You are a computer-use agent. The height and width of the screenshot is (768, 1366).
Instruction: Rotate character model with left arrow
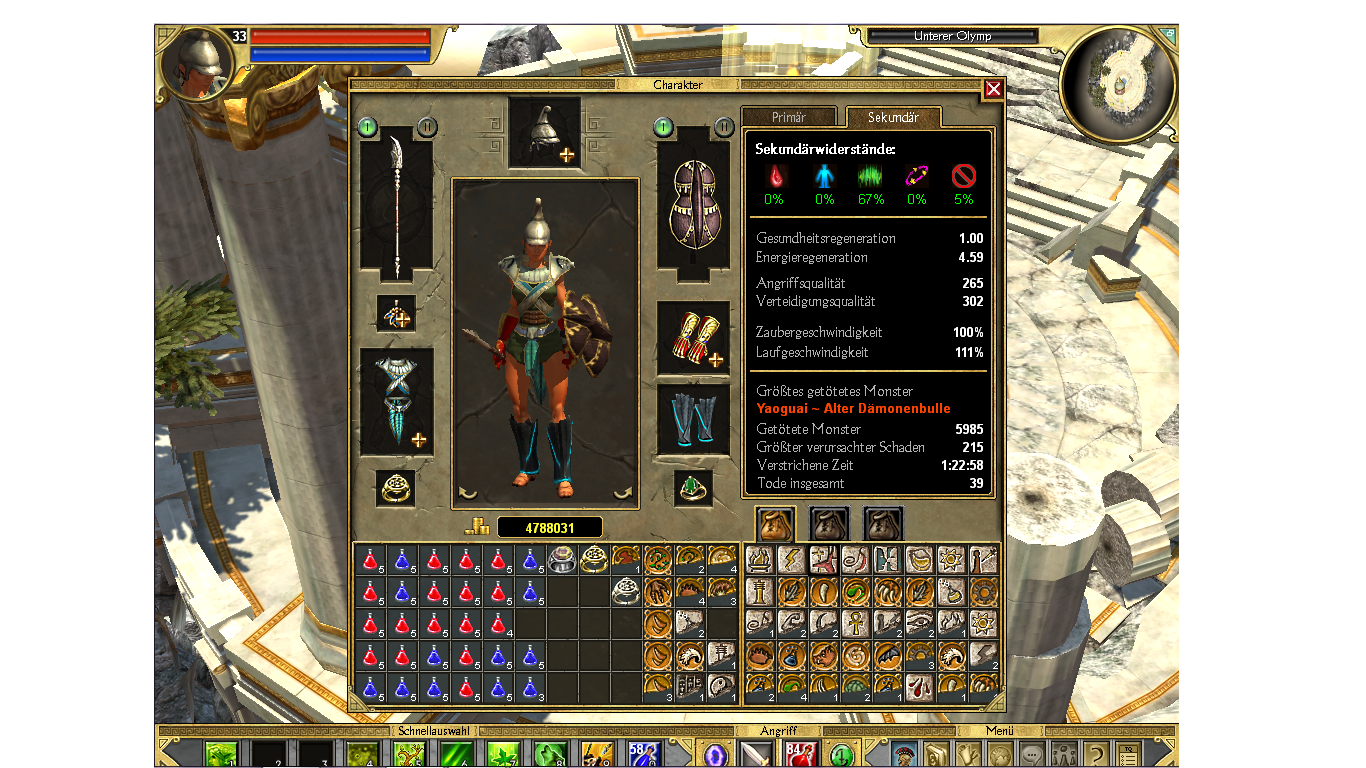tap(468, 492)
